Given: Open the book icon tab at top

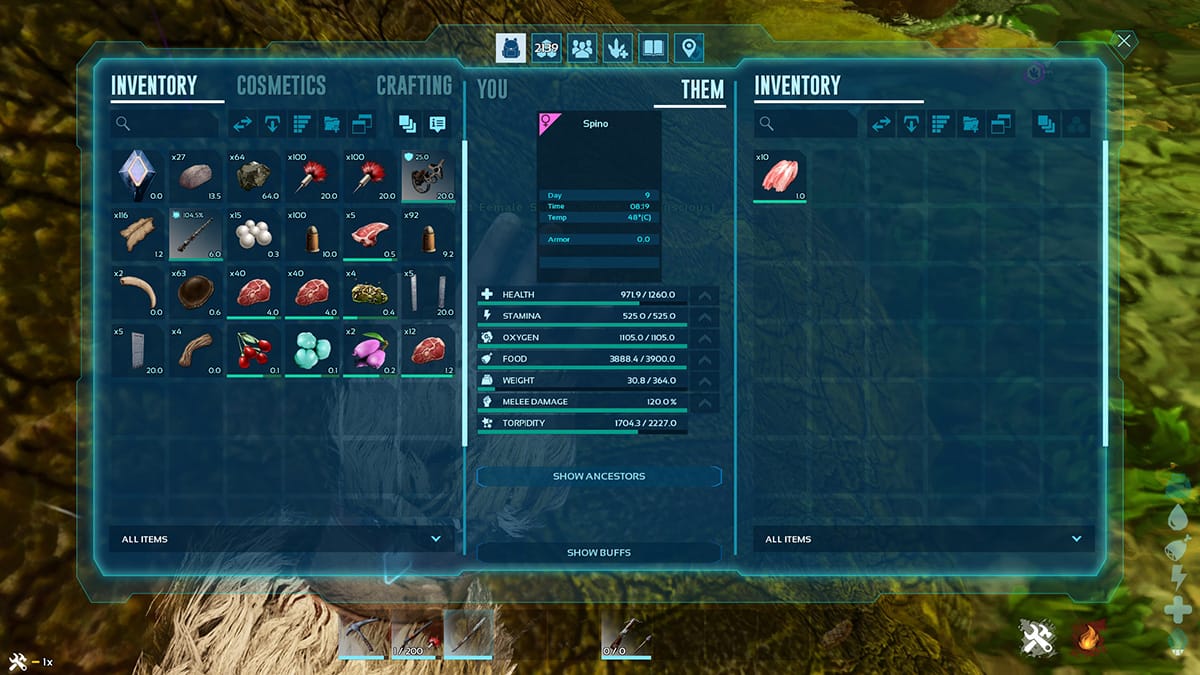Looking at the screenshot, I should coord(653,48).
